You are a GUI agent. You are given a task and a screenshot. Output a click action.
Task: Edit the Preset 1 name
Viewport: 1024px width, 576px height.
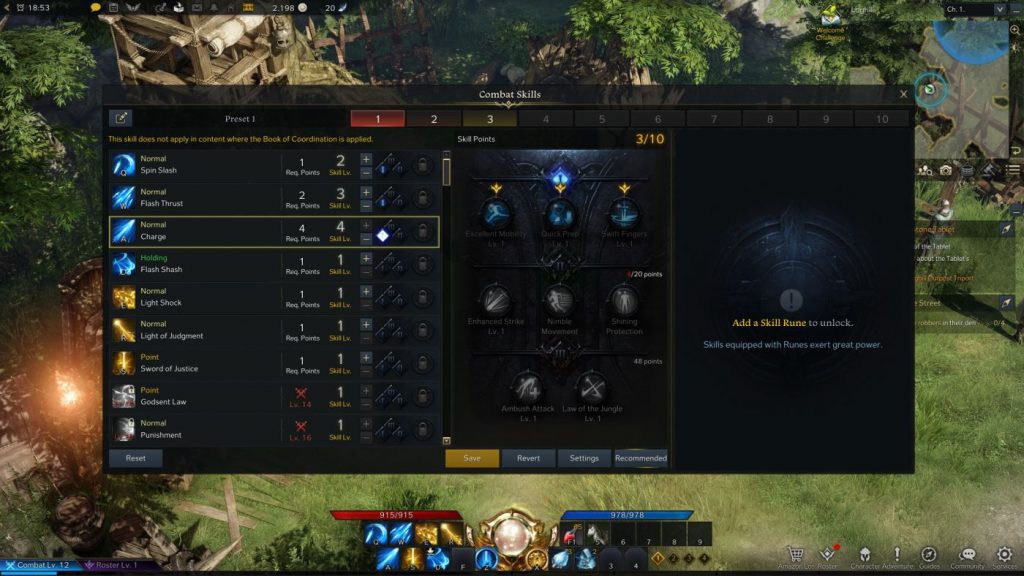tap(121, 119)
